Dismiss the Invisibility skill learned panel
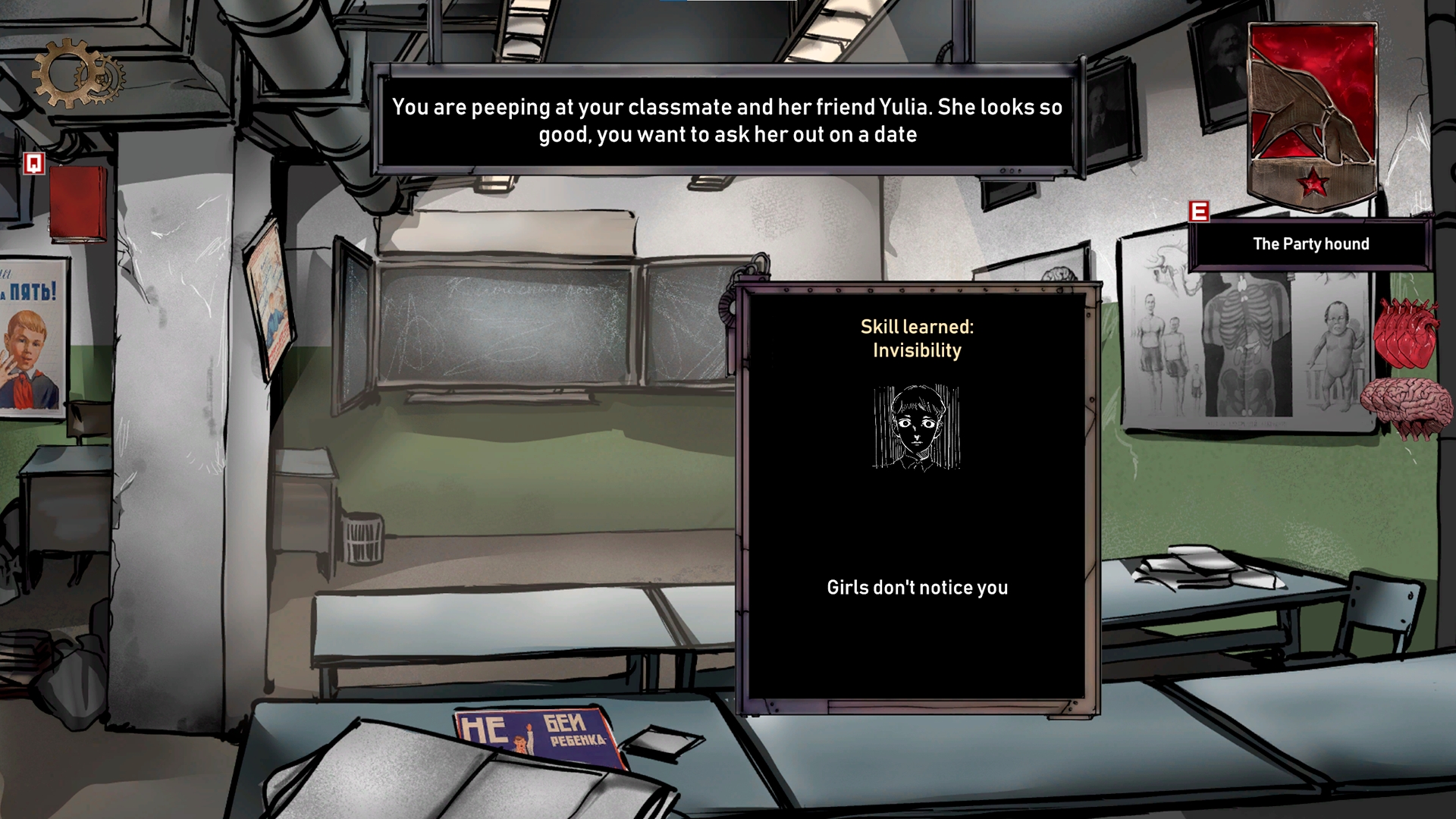Screen dimensions: 1456x819 (917, 497)
